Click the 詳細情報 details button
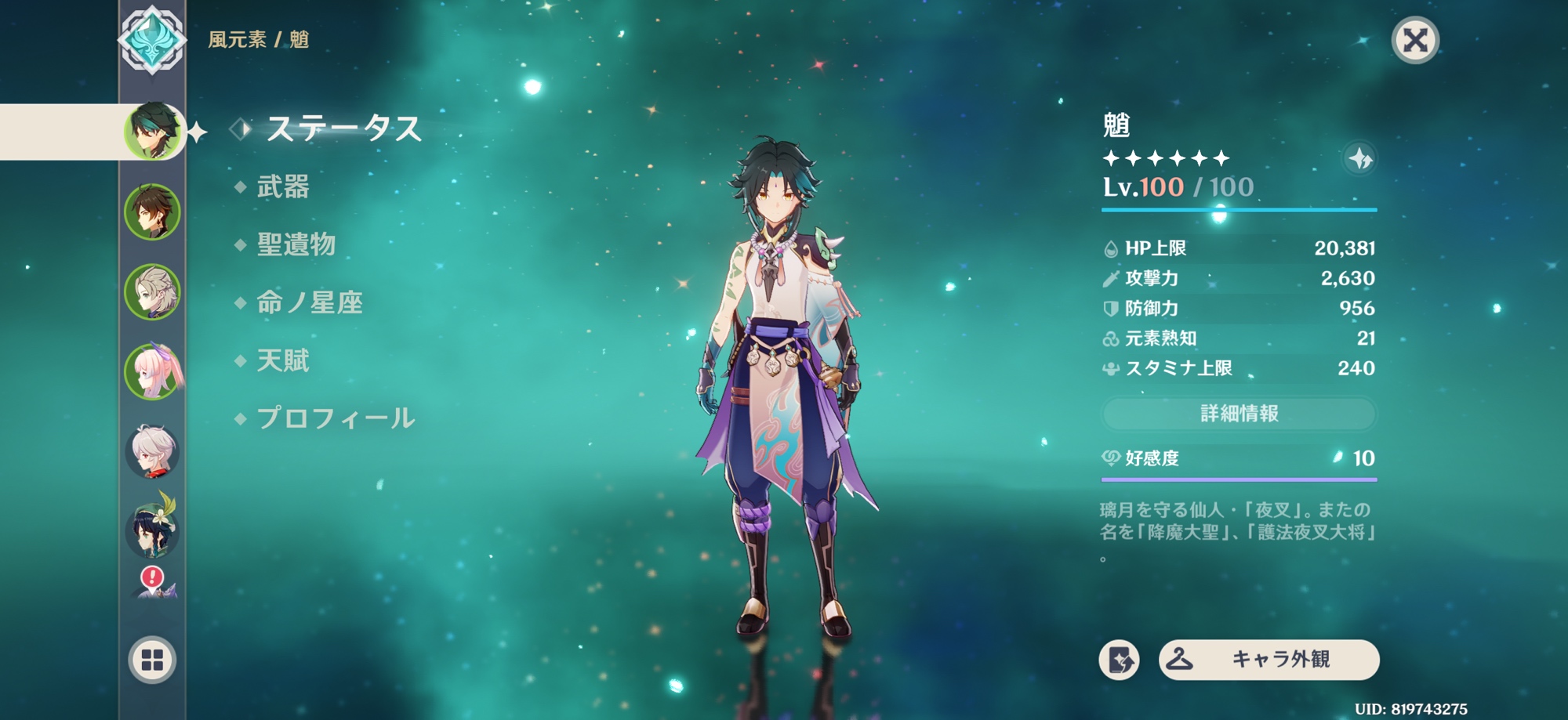1568x720 pixels. (1239, 414)
